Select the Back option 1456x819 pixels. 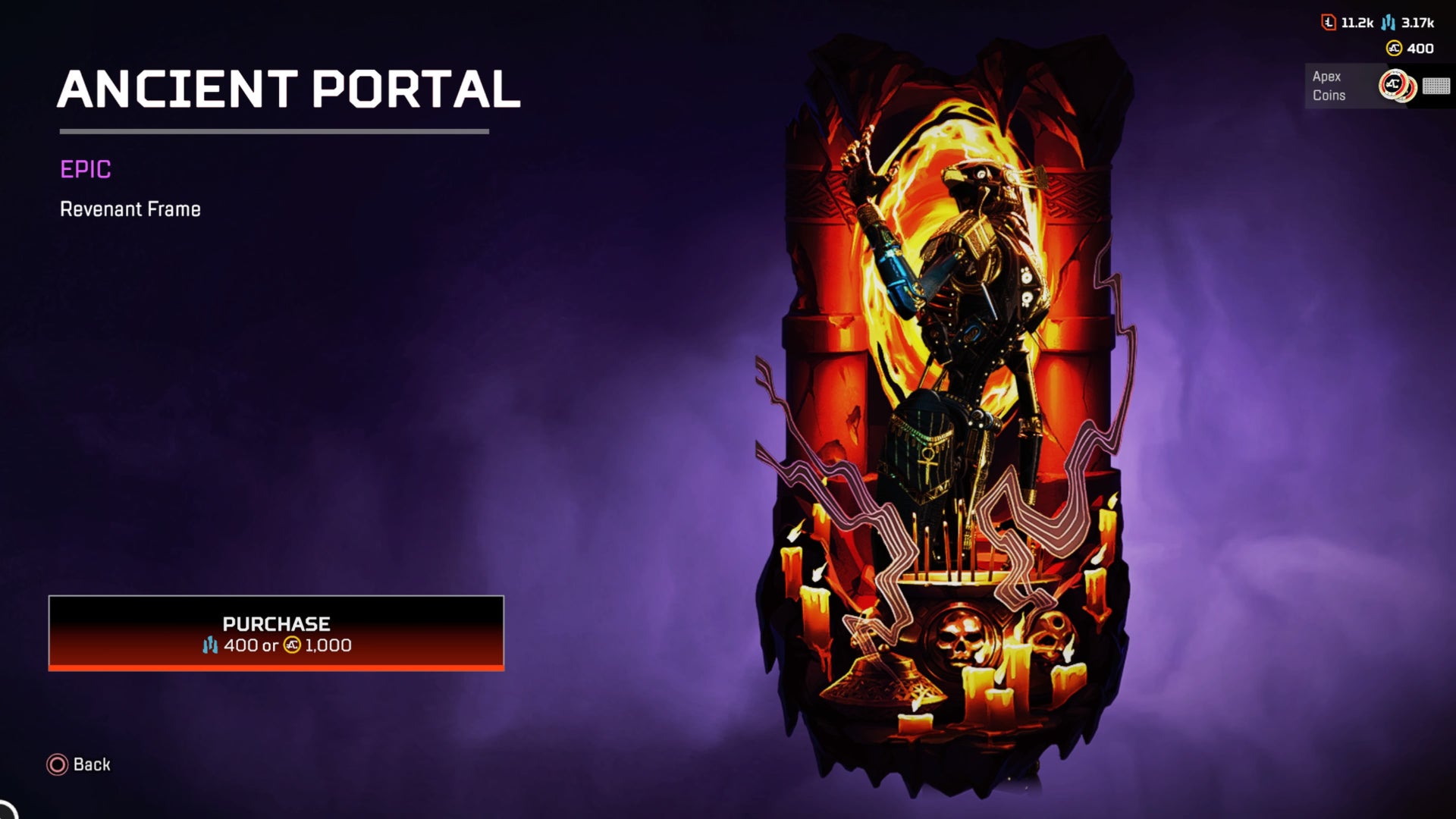(90, 764)
